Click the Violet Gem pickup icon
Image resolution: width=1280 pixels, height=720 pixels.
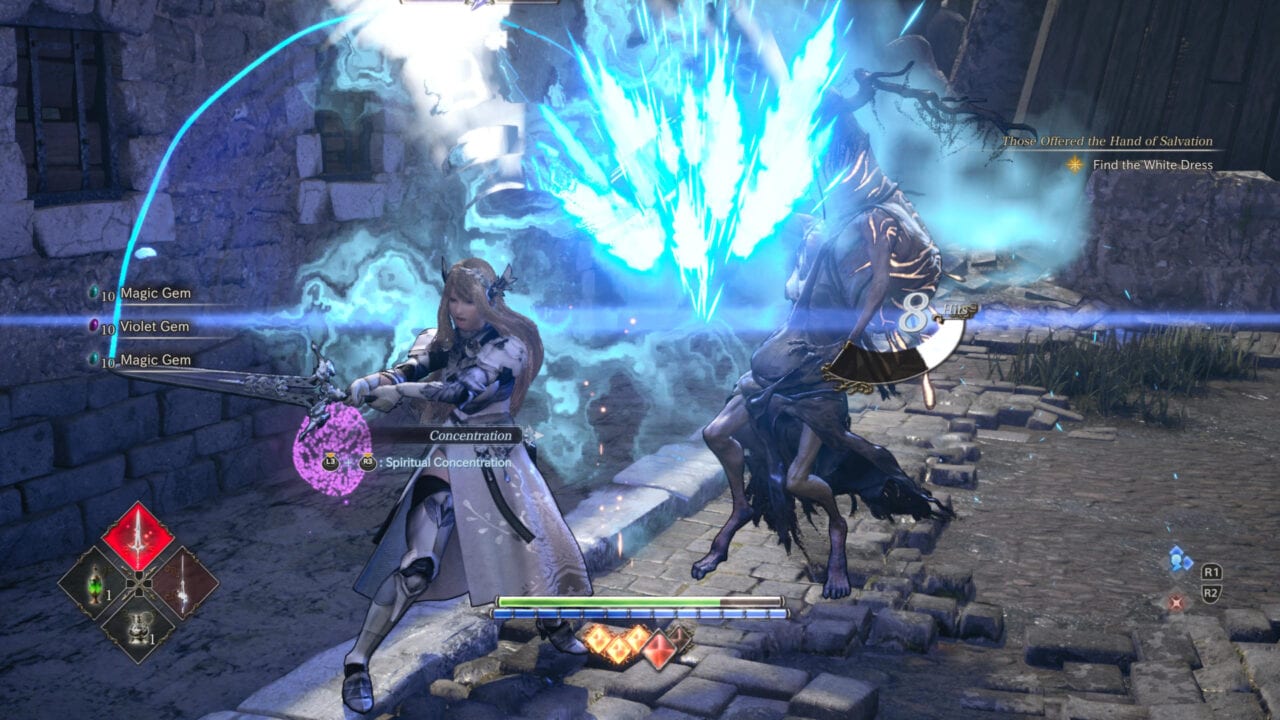coord(94,325)
